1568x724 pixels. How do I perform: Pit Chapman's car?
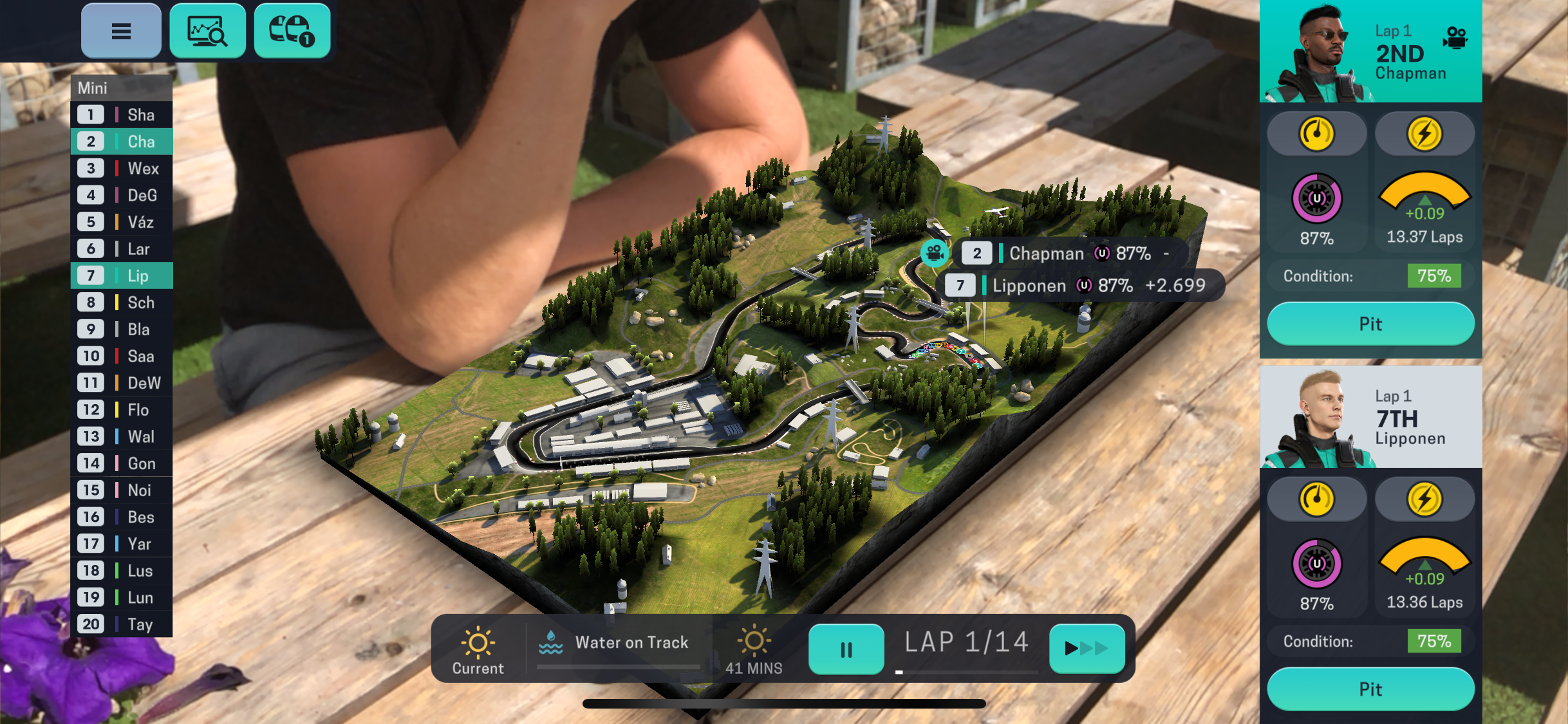pyautogui.click(x=1370, y=324)
